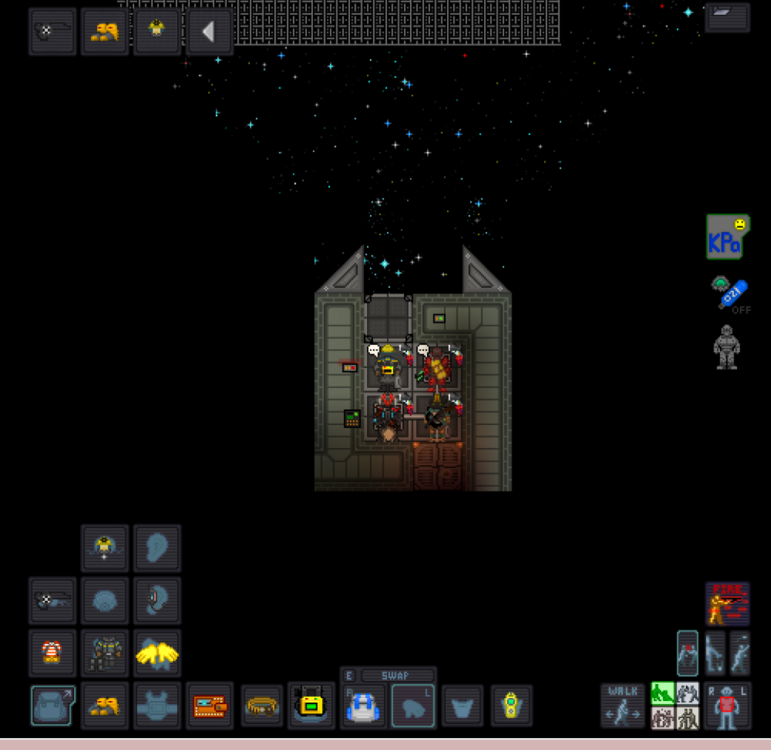Viewport: 771px width, 750px height.
Task: Select the orange shoes slot
Action: click(105, 706)
